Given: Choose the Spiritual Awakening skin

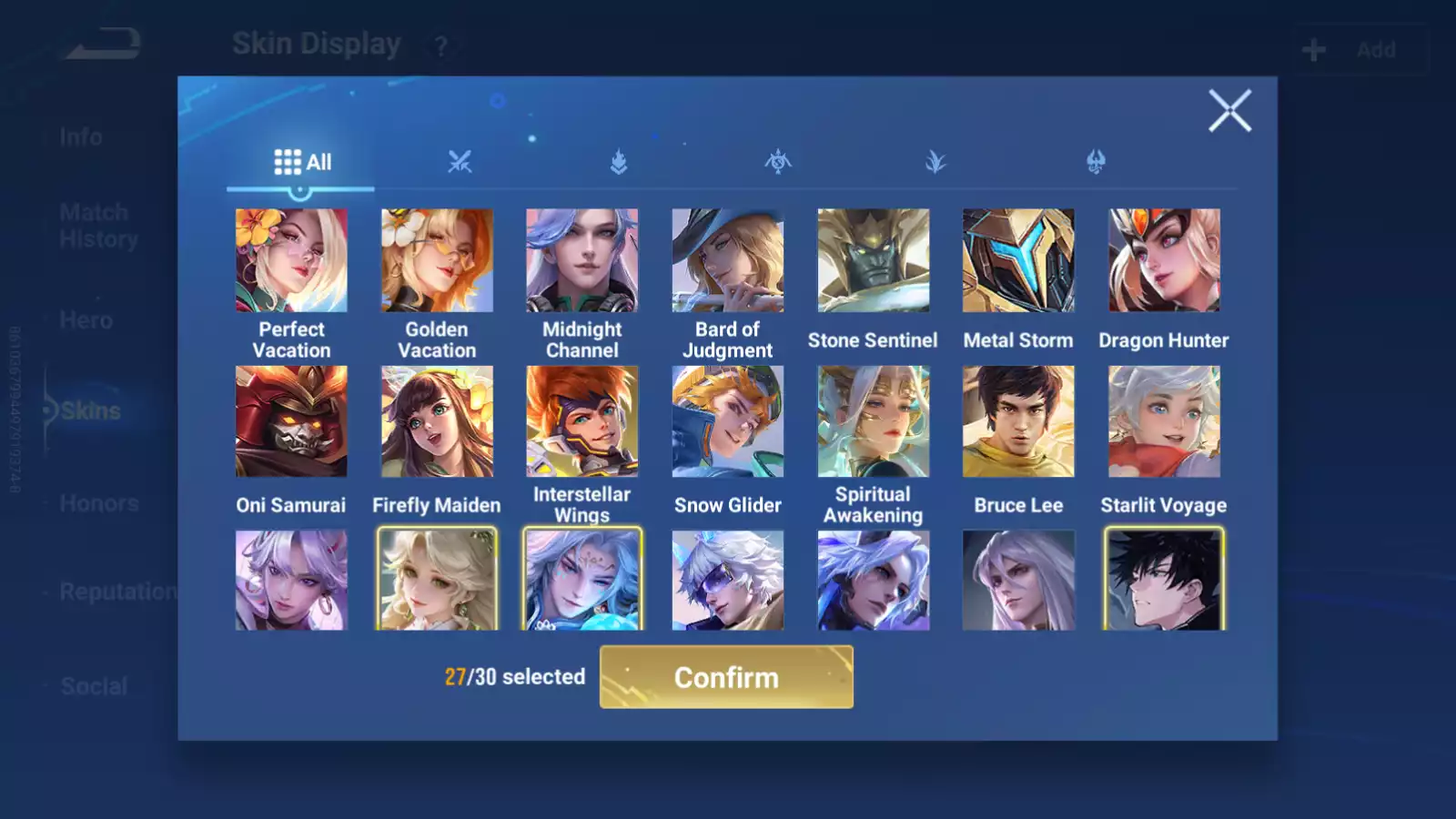Looking at the screenshot, I should [x=874, y=421].
